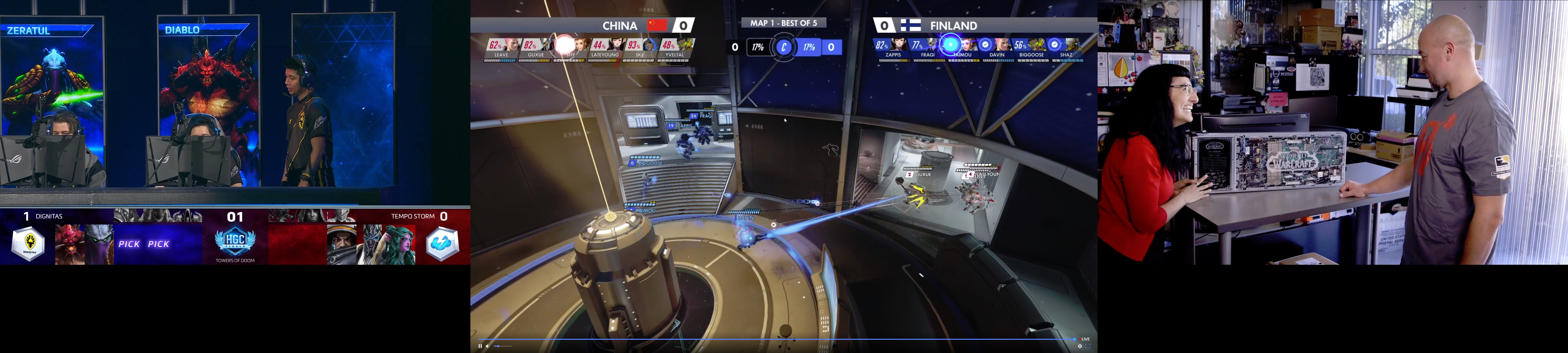Screen dimensions: 1568x353
Task: Pick YVELTAL's Lucio player card
Action: 674,49
